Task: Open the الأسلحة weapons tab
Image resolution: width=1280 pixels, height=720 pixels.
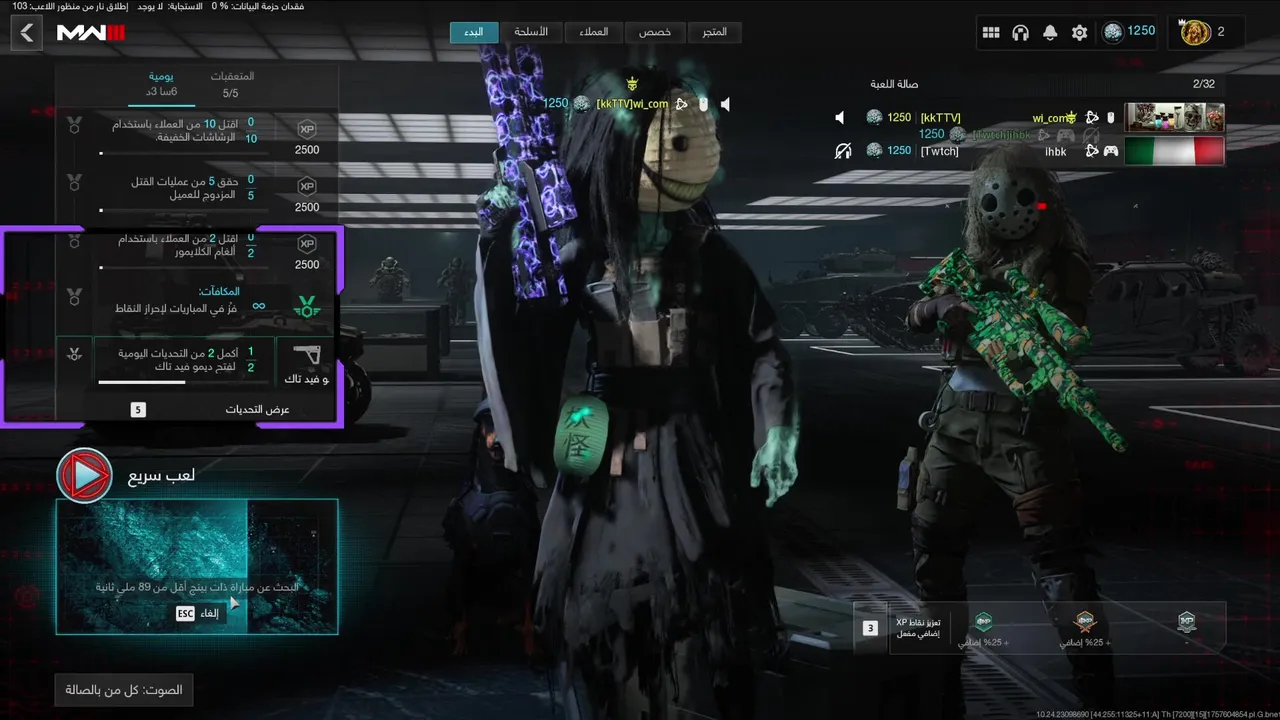Action: 531,32
